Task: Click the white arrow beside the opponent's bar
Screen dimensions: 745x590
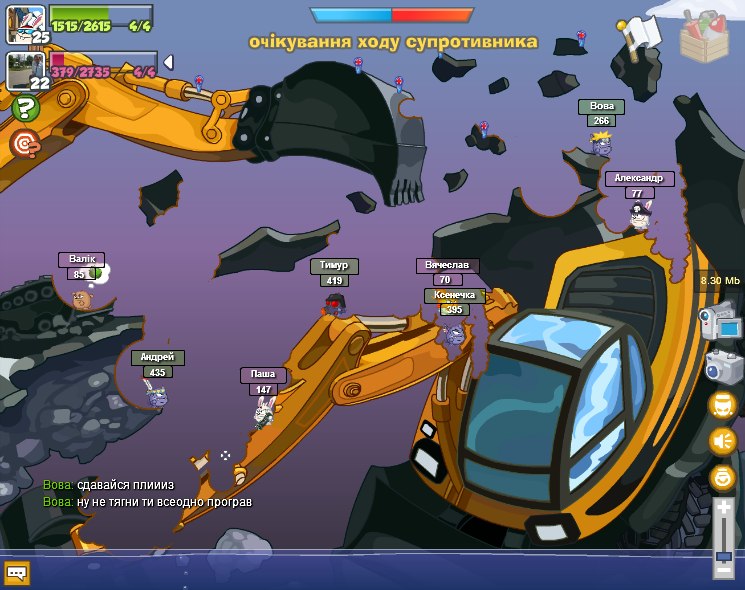Action: [168, 62]
